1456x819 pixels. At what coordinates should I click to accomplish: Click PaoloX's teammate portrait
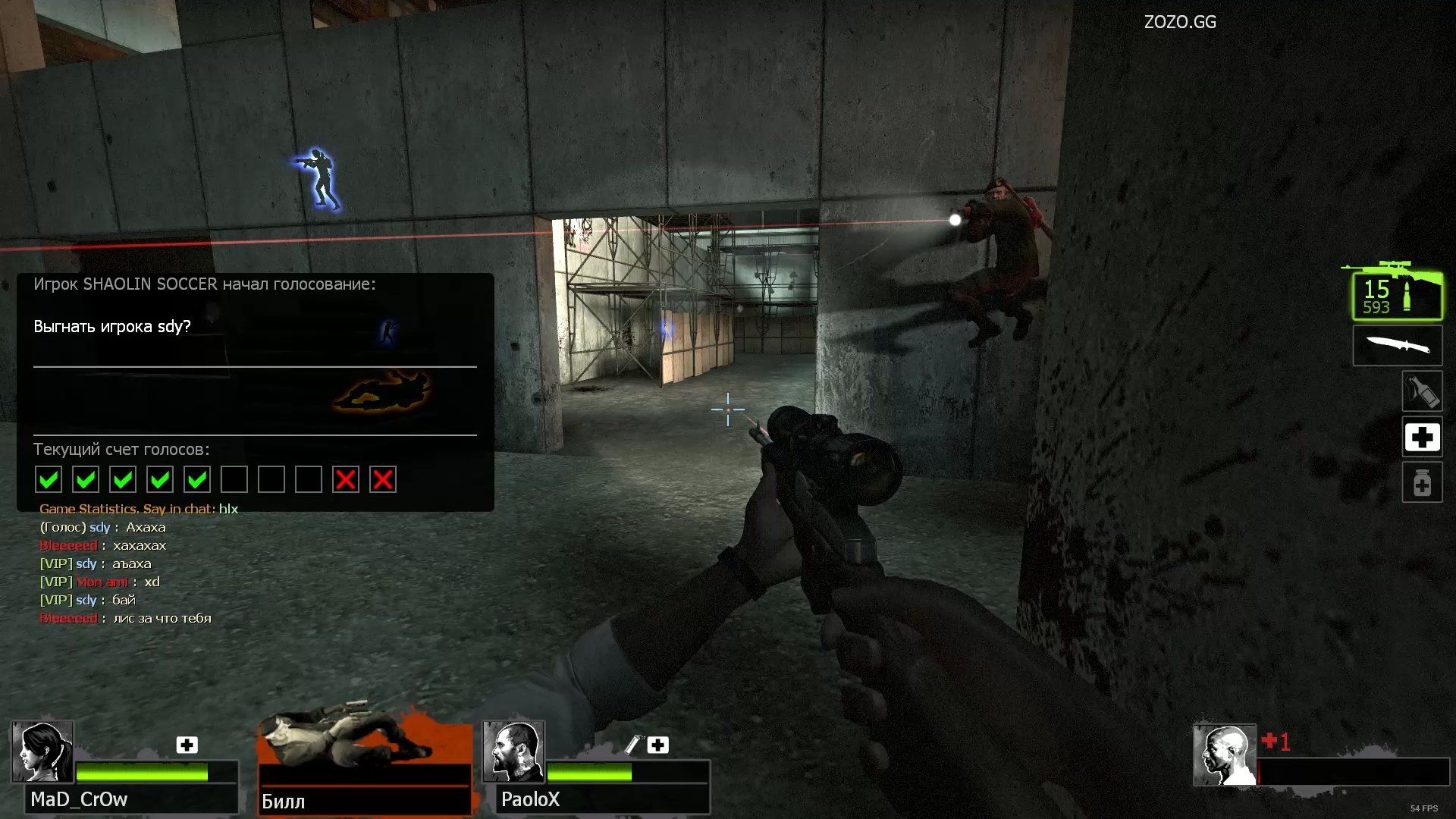click(513, 752)
